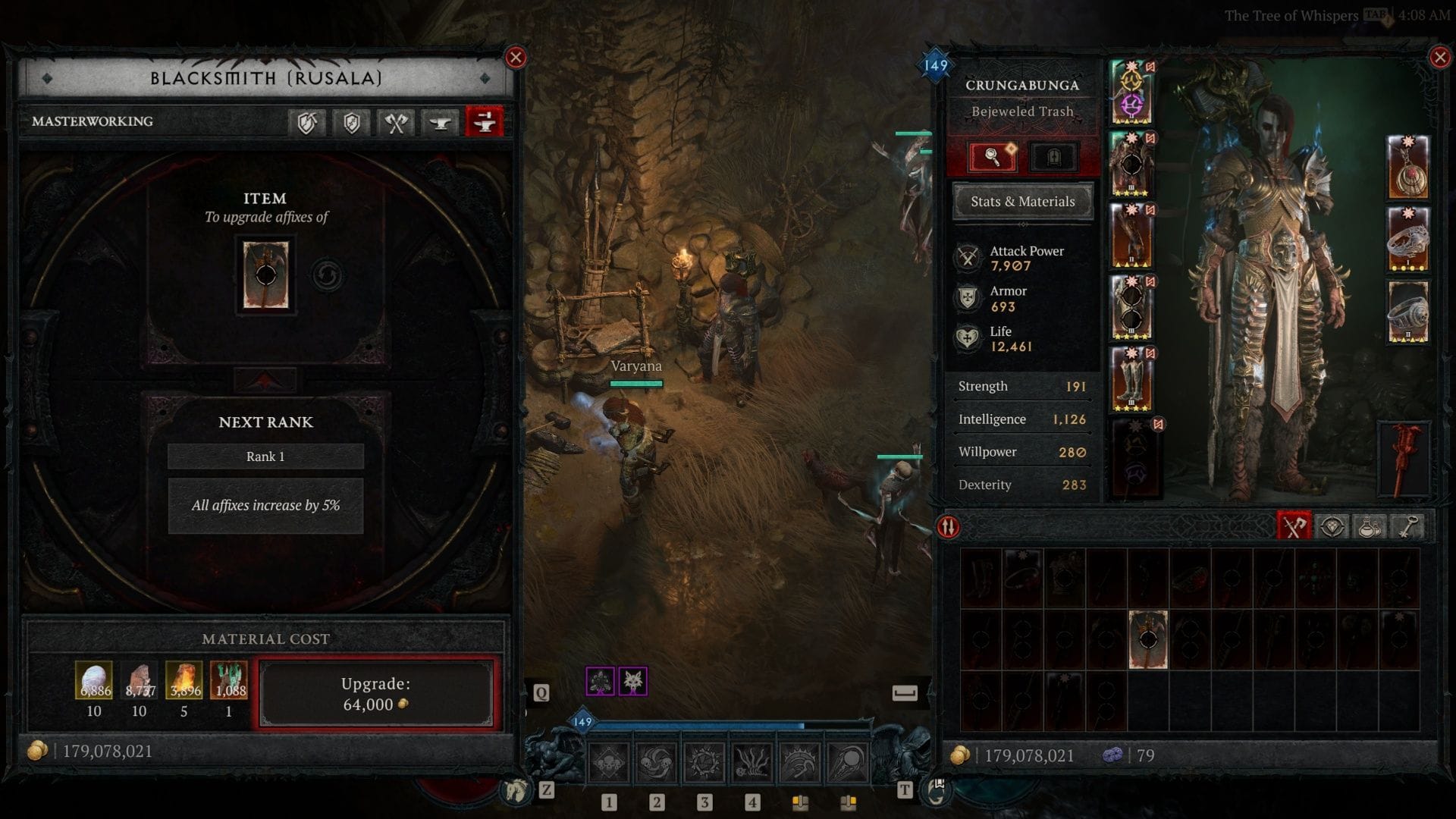Image resolution: width=1456 pixels, height=819 pixels.
Task: Open the shield and hammer repair tab
Action: [x=306, y=122]
